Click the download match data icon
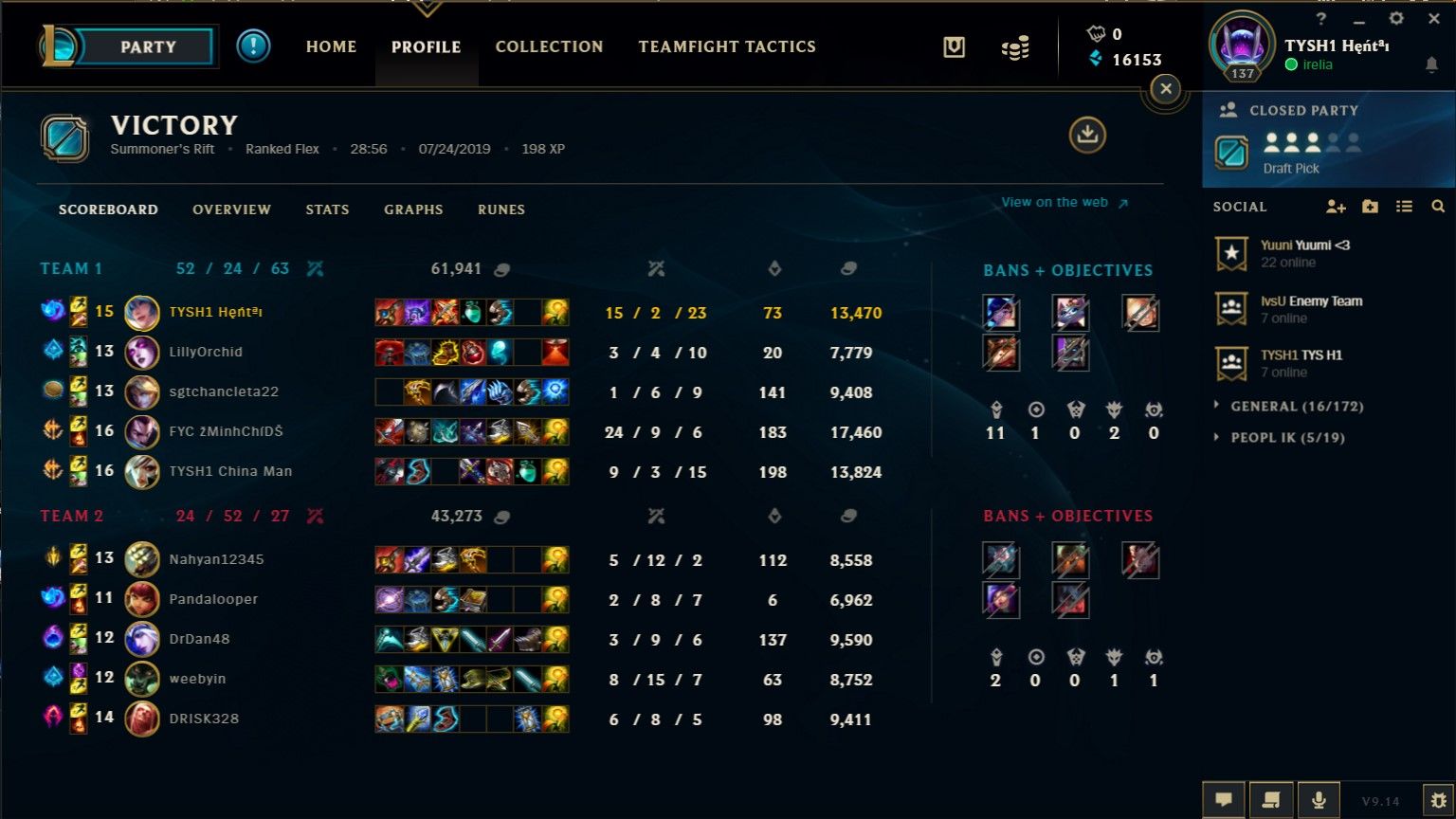Screen dimensions: 1456x819 1087,136
